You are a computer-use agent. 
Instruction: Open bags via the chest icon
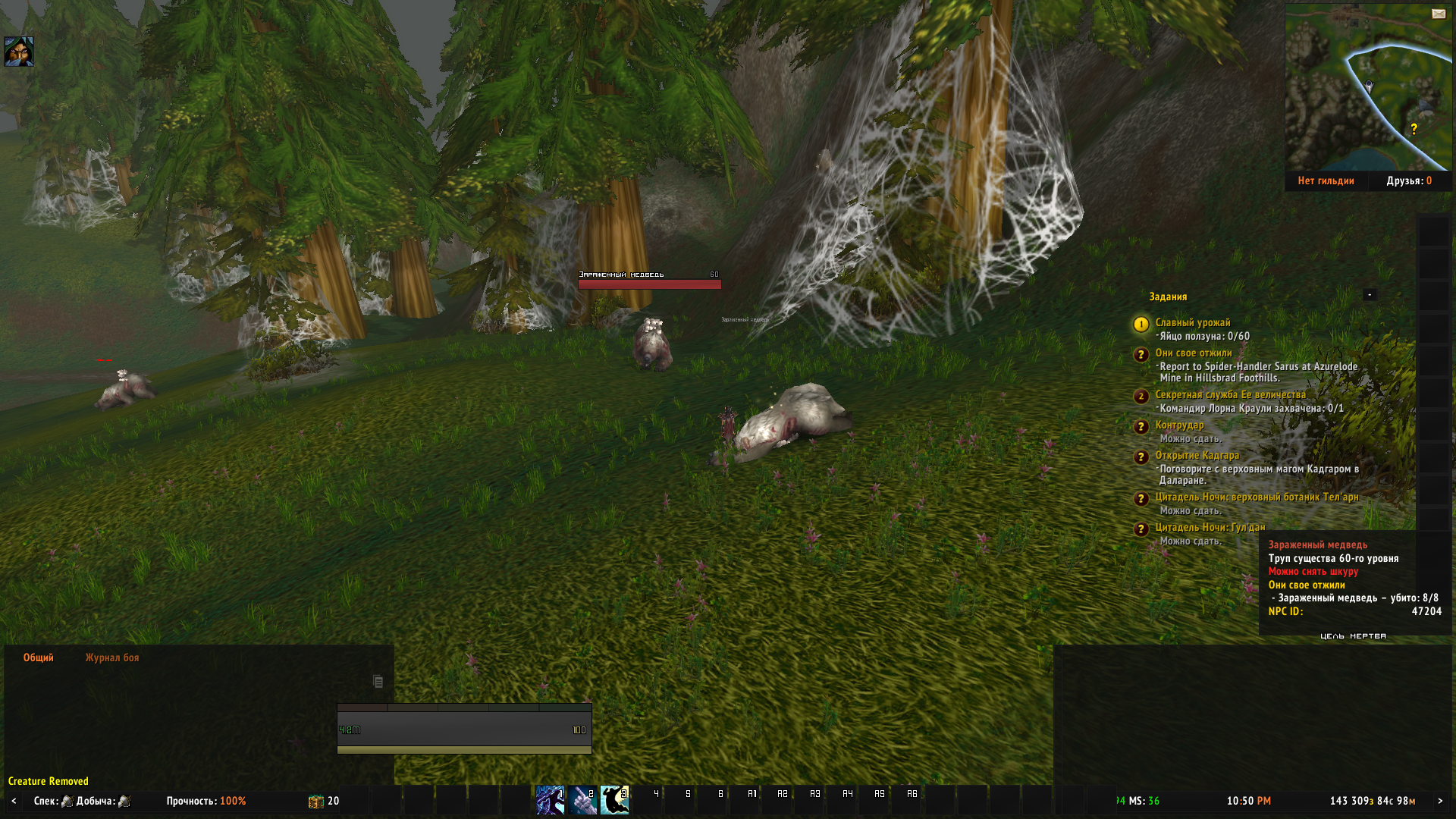(x=315, y=802)
